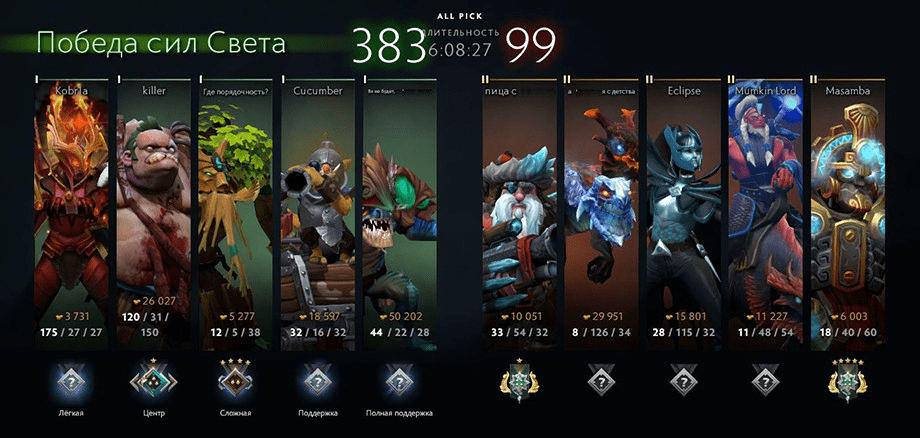Open killer's Pudge player card
Image resolution: width=920 pixels, height=438 pixels.
pos(155,205)
